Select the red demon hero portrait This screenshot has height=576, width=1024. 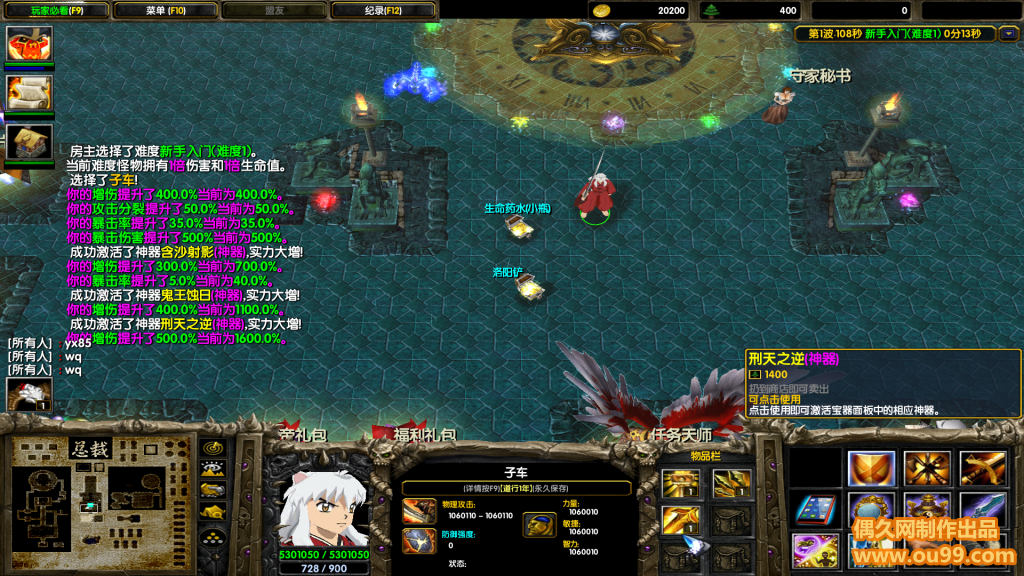(29, 44)
